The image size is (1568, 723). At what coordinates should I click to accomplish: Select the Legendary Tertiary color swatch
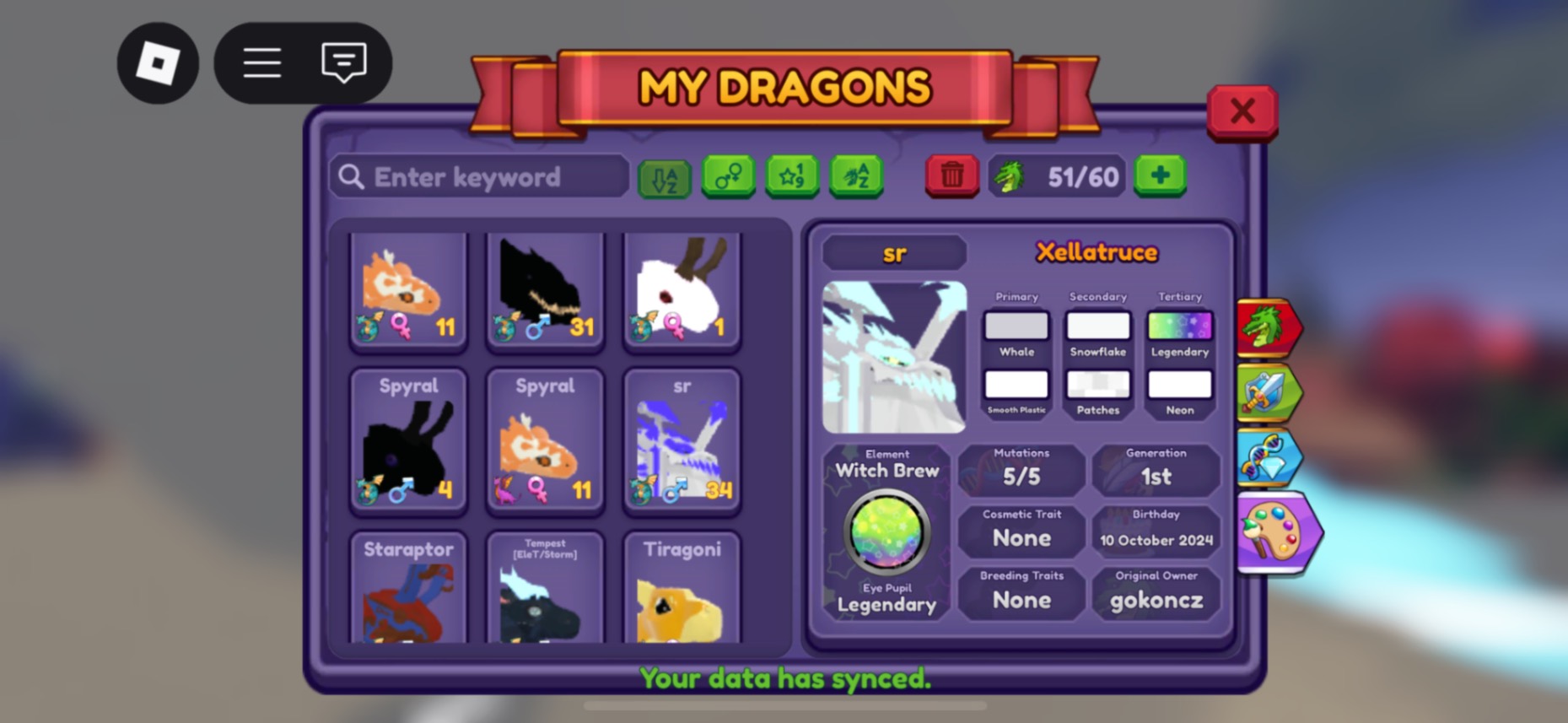[x=1178, y=326]
